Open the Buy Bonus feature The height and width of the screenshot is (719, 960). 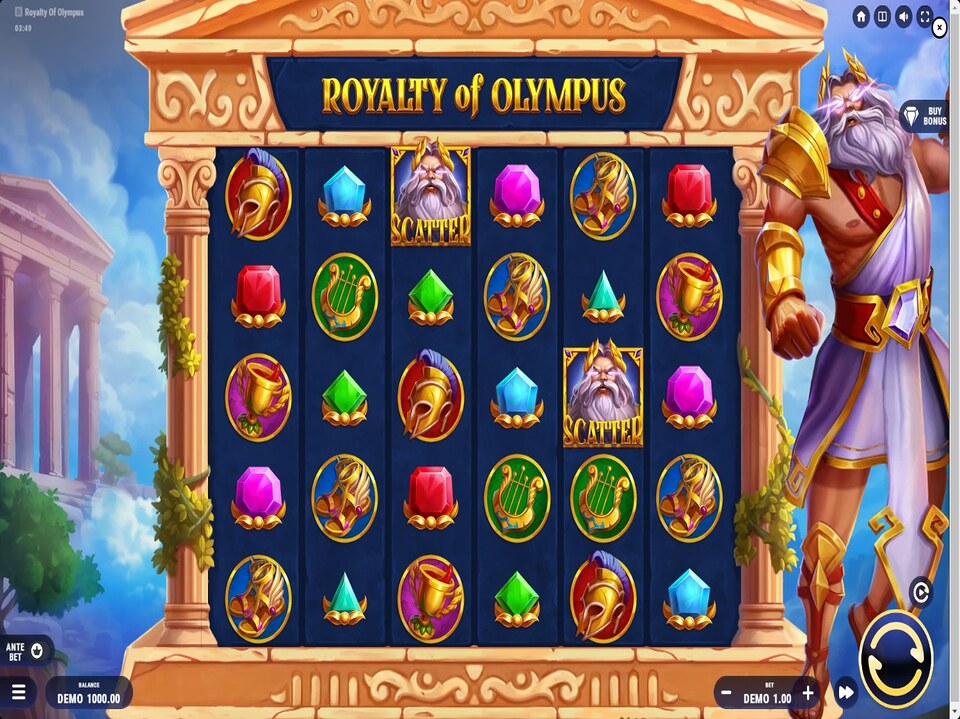[x=924, y=115]
